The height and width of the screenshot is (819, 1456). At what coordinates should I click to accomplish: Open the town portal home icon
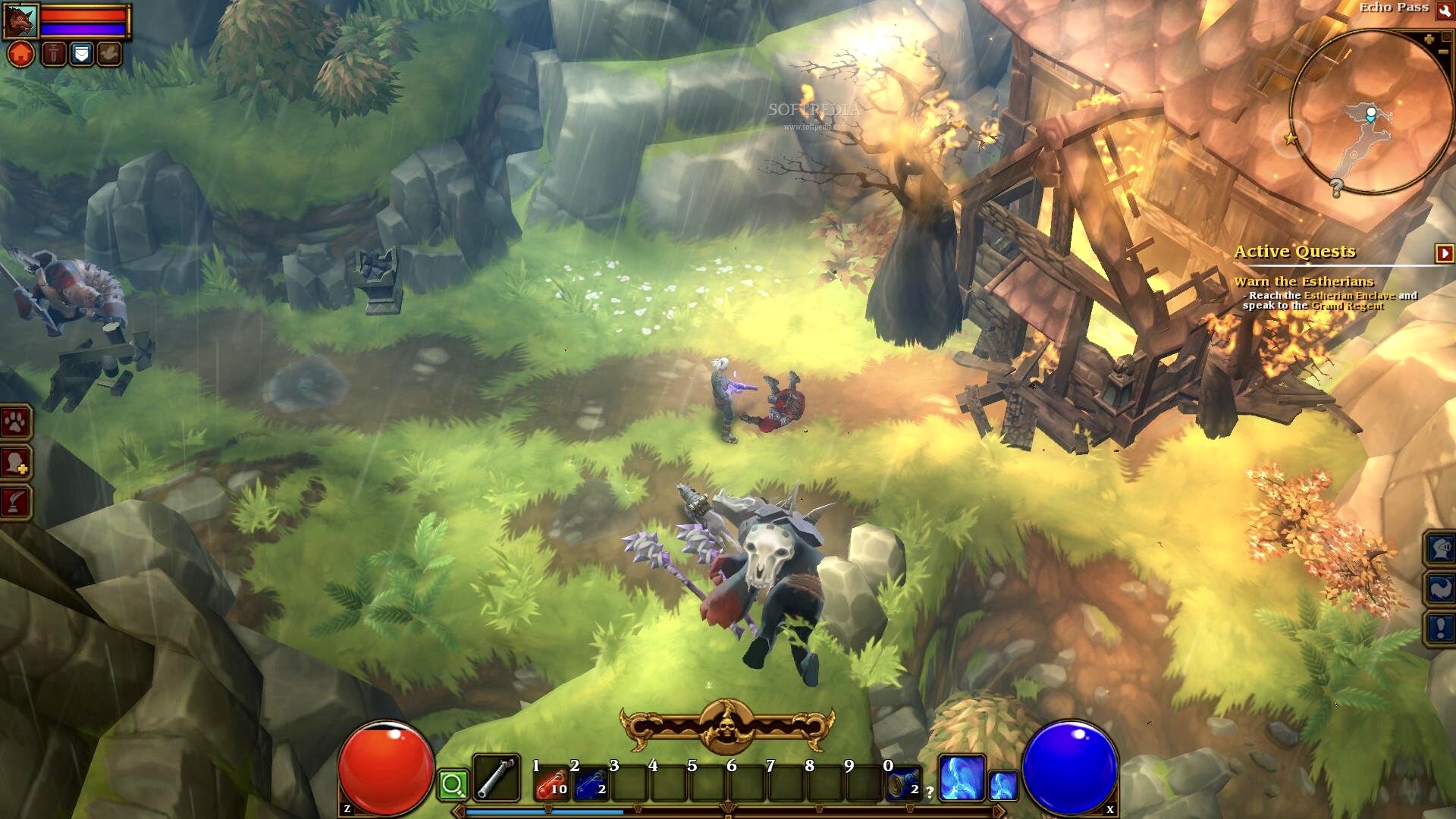[x=20, y=55]
